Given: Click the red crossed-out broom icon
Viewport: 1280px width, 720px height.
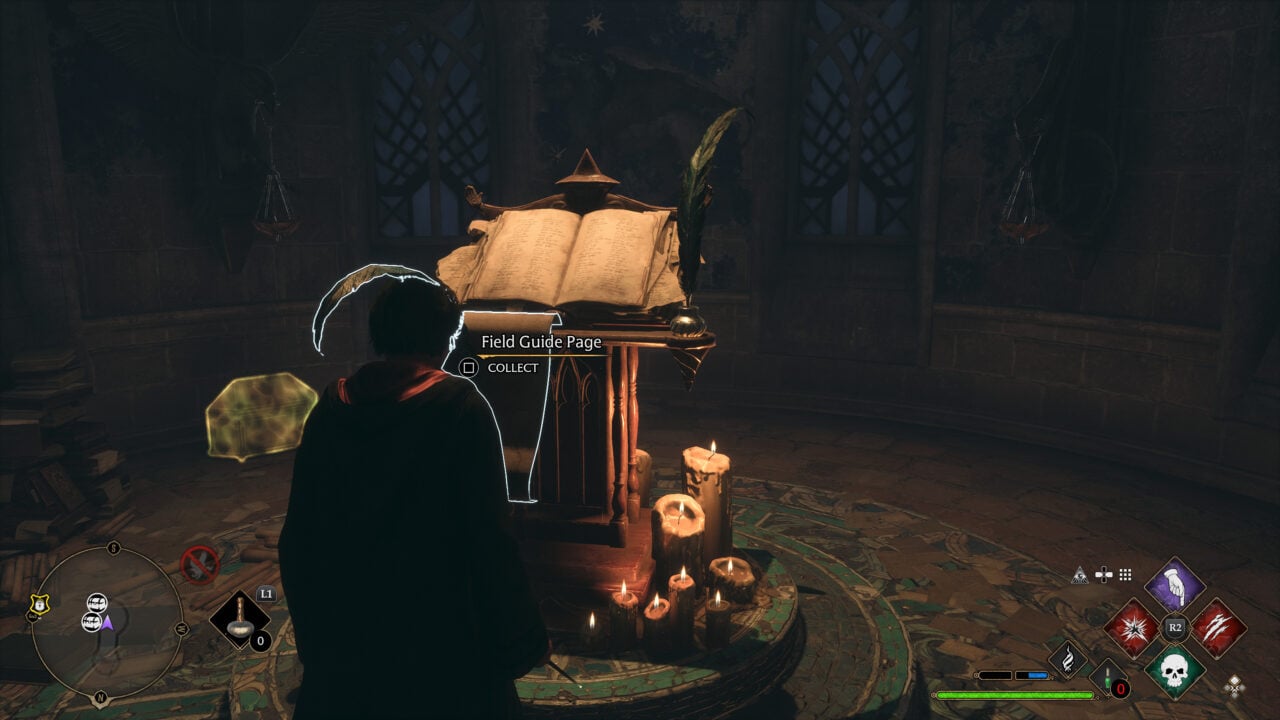Looking at the screenshot, I should tap(199, 564).
